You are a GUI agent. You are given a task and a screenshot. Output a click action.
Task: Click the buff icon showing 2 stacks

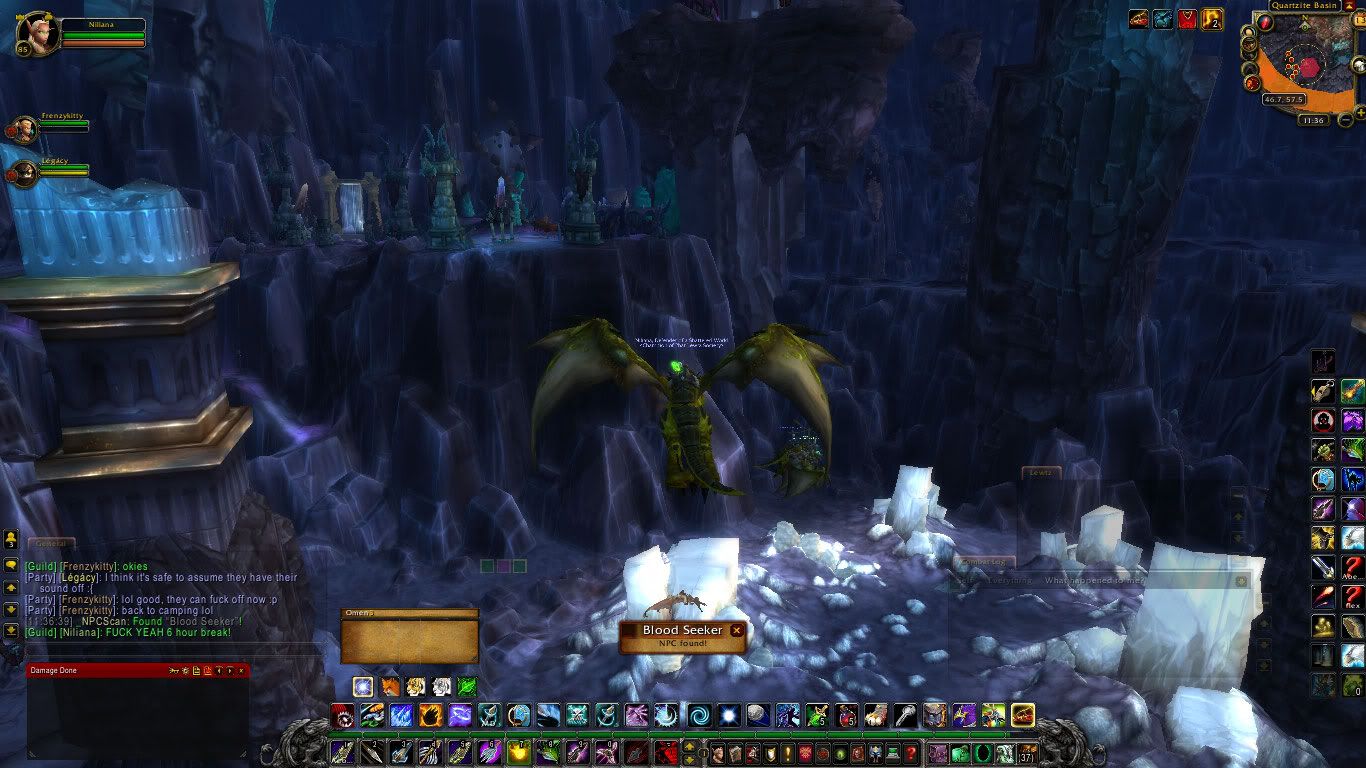coord(1212,19)
